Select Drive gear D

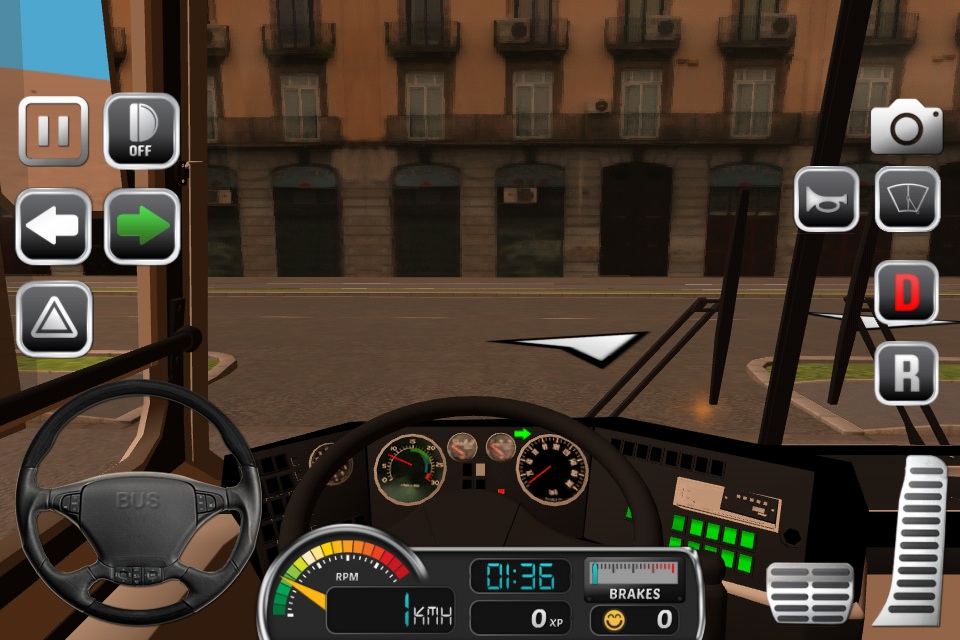point(906,292)
